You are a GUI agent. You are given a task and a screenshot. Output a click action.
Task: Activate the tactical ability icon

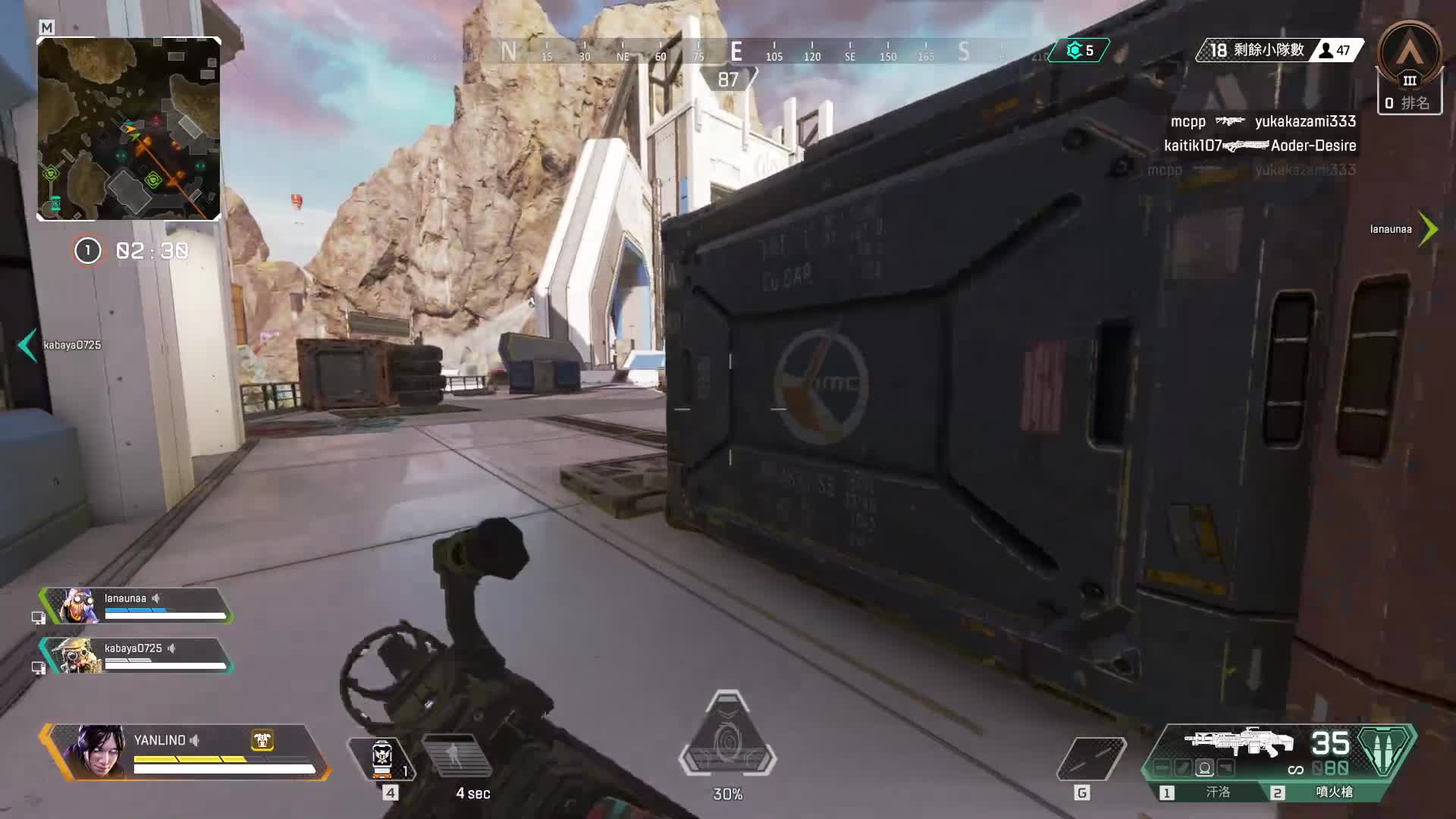454,756
